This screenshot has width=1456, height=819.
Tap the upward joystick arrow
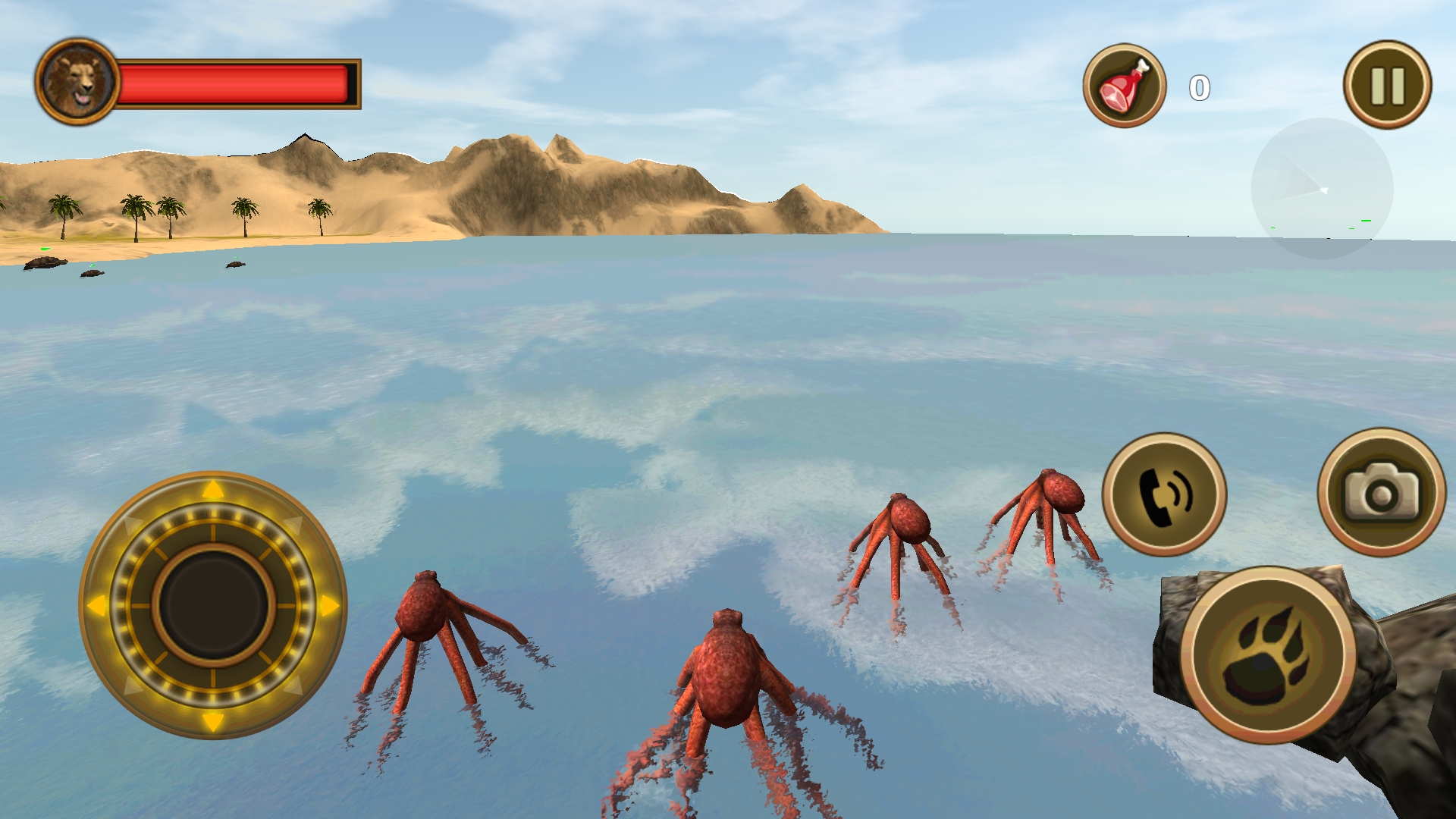[212, 489]
